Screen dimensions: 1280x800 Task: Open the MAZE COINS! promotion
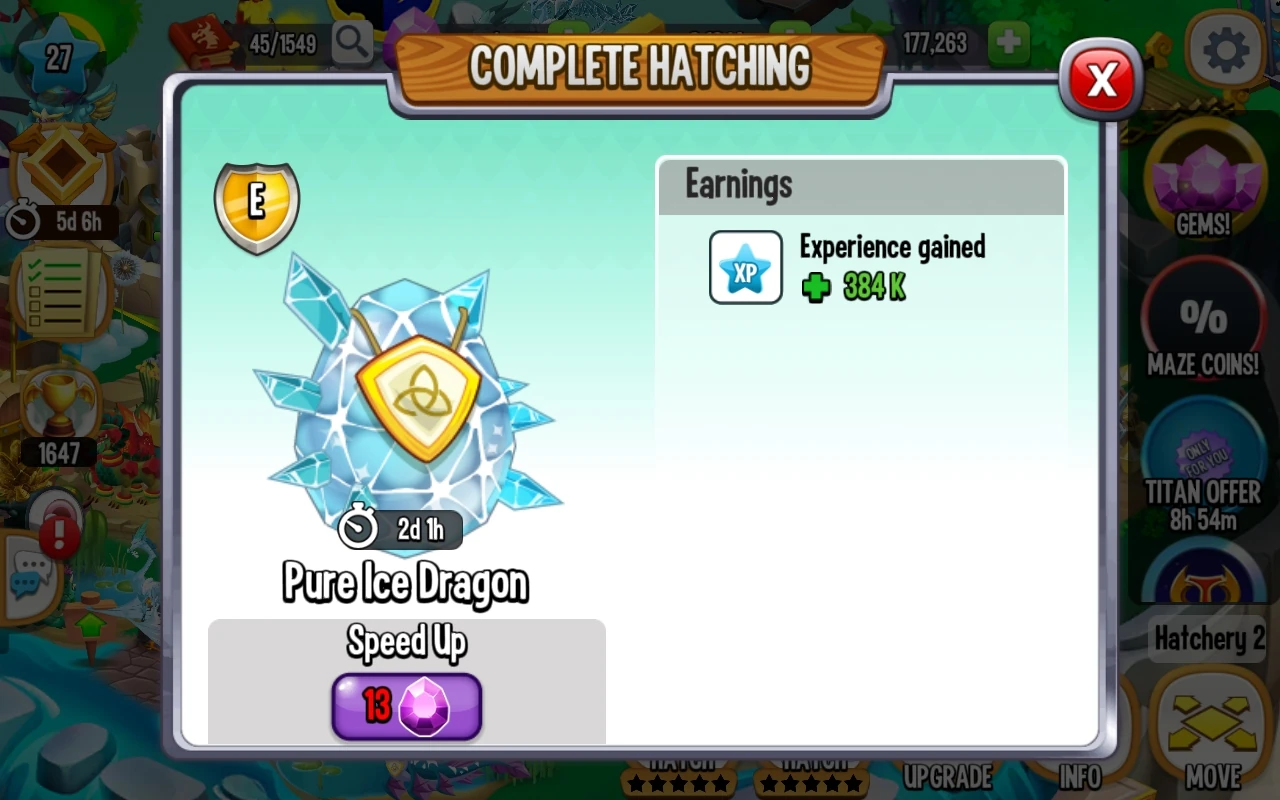(1204, 320)
